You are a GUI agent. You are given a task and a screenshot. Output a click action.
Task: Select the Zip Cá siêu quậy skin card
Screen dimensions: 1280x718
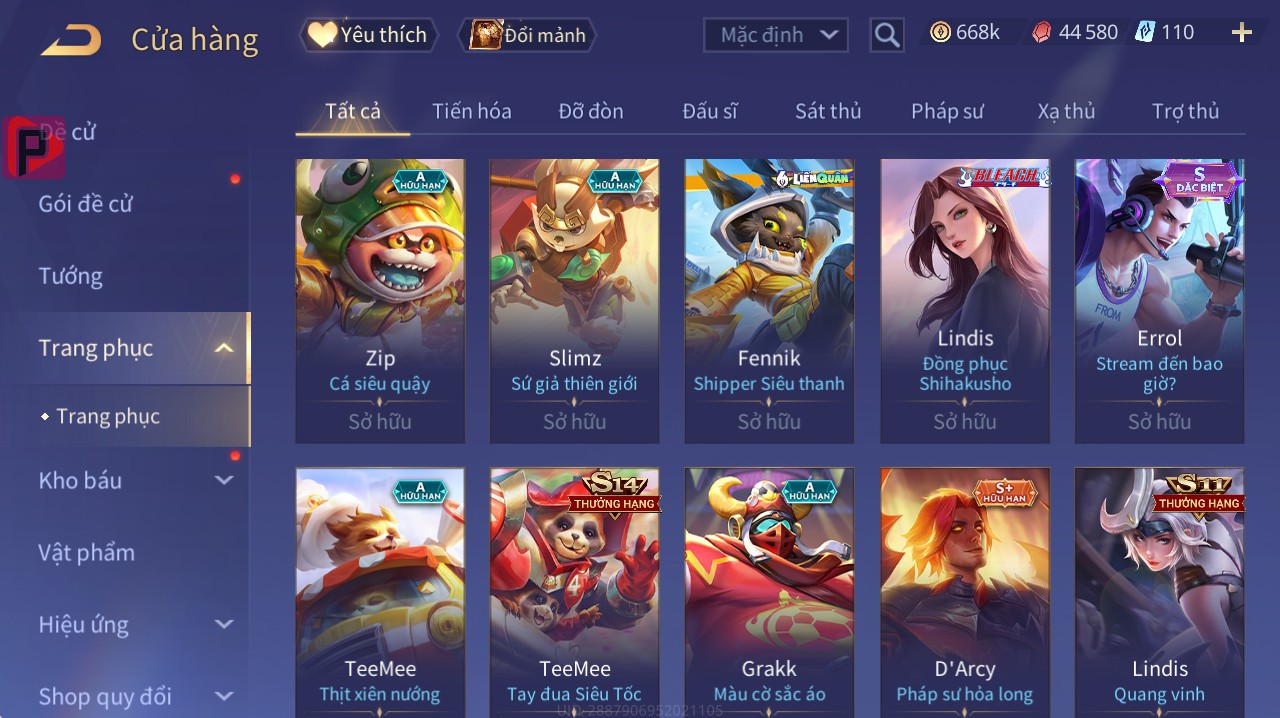[x=380, y=300]
